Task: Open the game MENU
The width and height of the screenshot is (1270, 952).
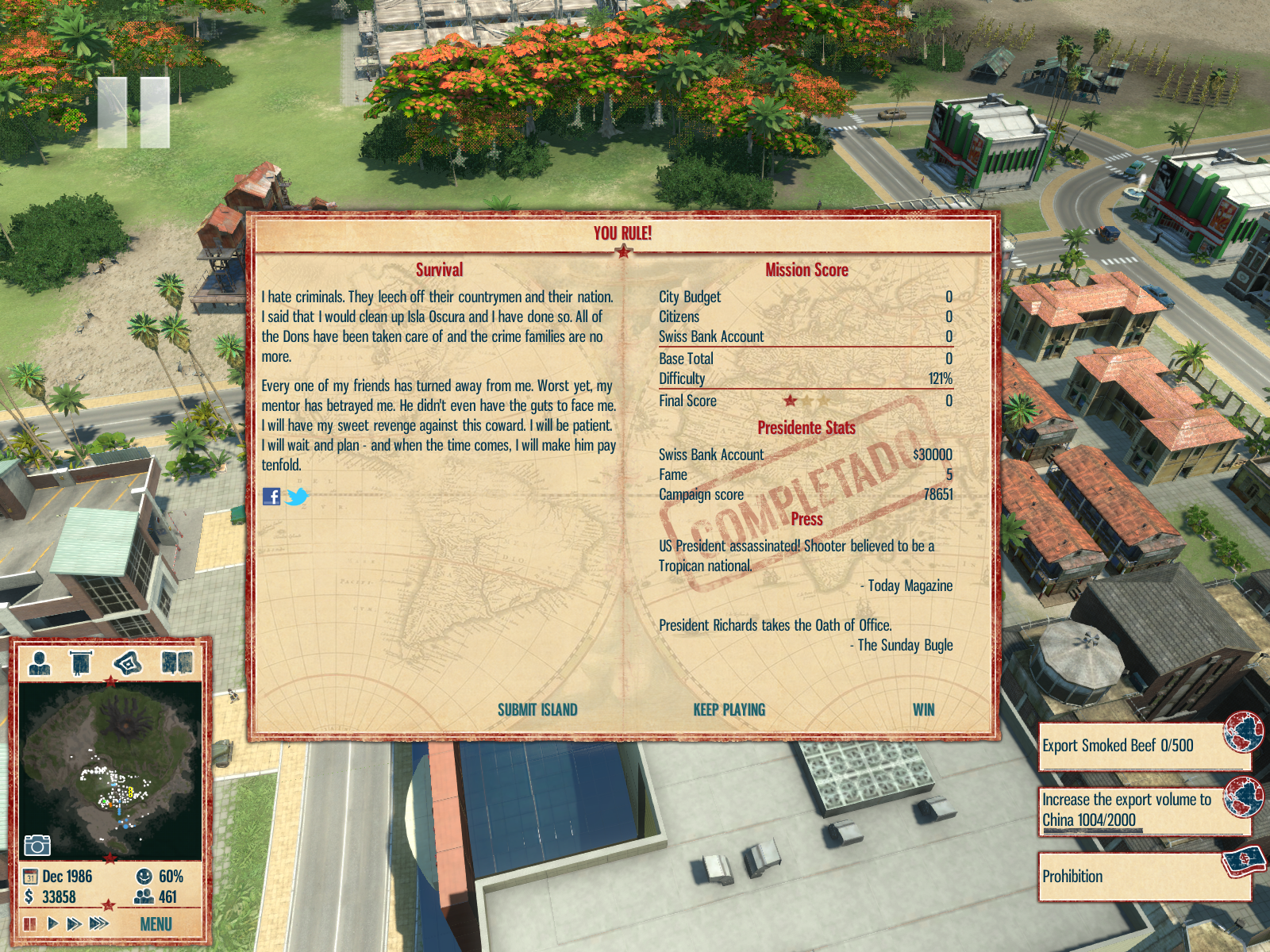Action: click(x=156, y=924)
